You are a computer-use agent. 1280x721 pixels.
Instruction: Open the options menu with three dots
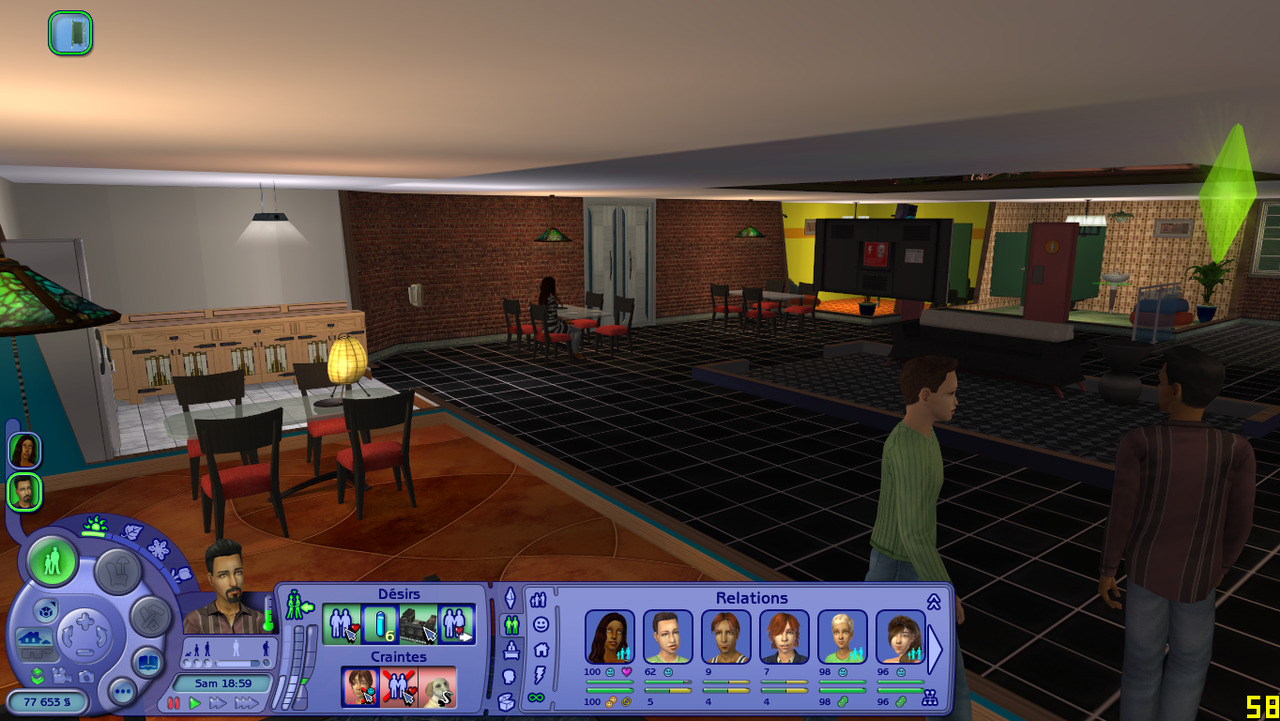[x=122, y=690]
